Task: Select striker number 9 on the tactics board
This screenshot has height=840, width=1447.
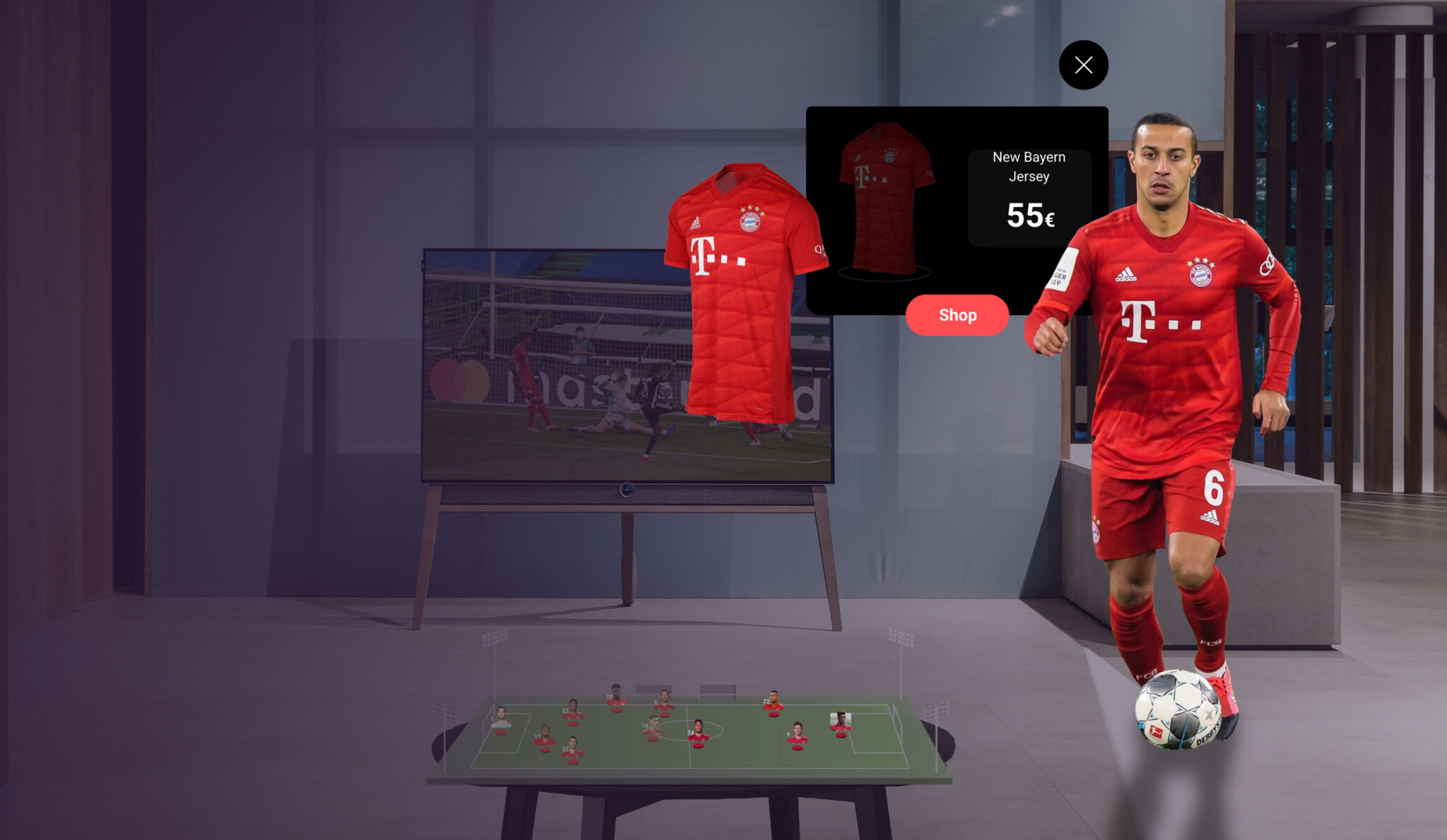Action: click(796, 733)
